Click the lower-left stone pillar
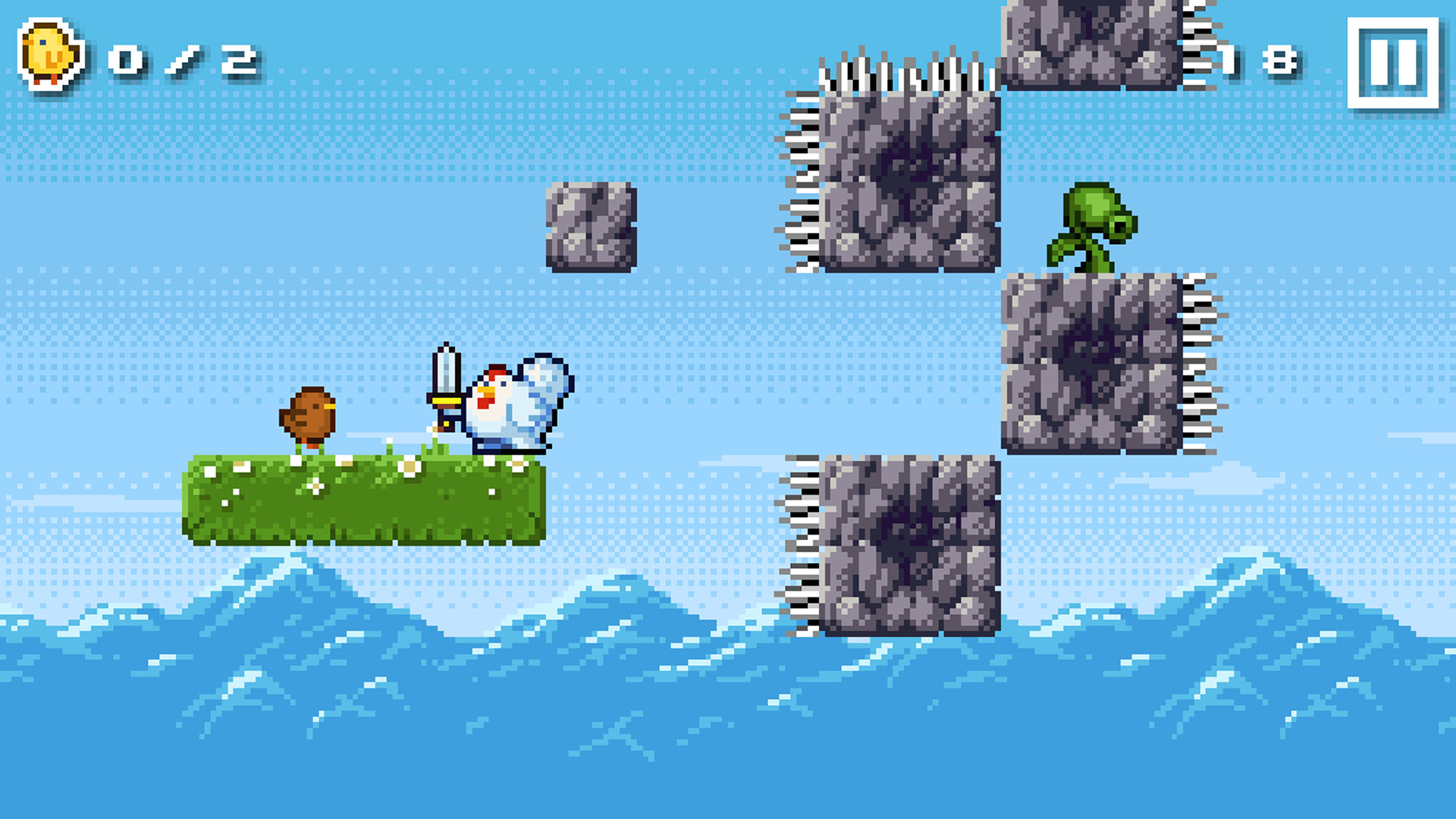This screenshot has width=1456, height=819. click(910, 546)
